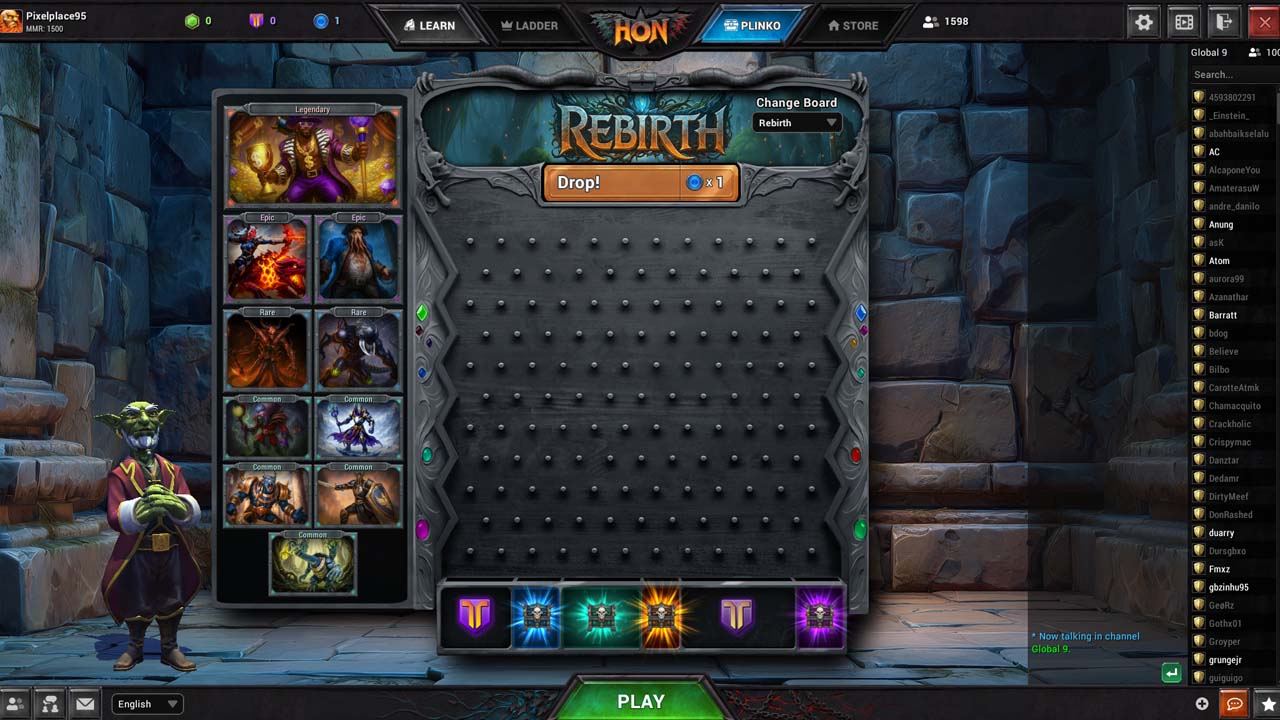The image size is (1280, 720).
Task: Close the game with red X button
Action: click(1264, 22)
